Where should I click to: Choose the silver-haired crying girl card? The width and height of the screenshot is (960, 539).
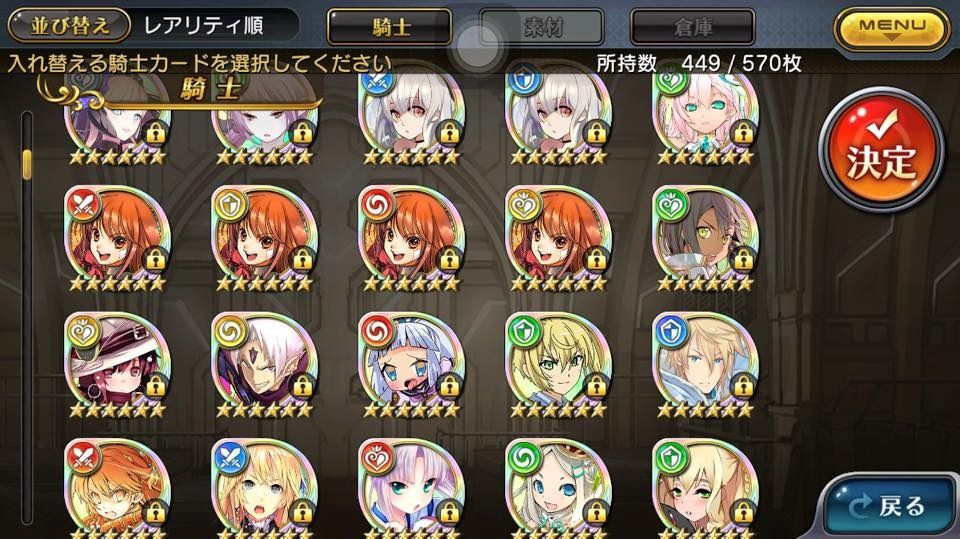point(408,361)
